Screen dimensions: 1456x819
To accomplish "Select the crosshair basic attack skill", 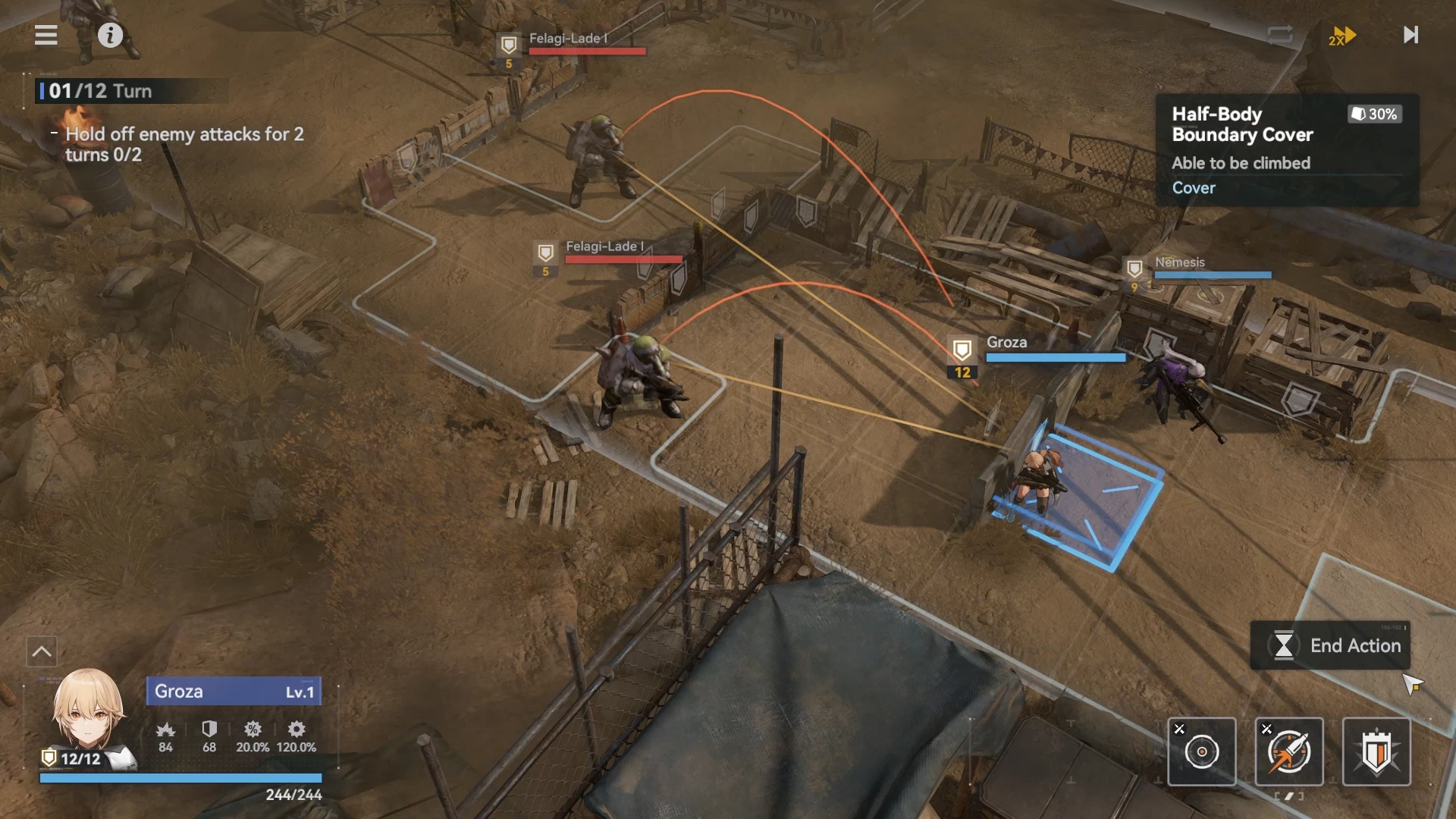I will click(1201, 752).
